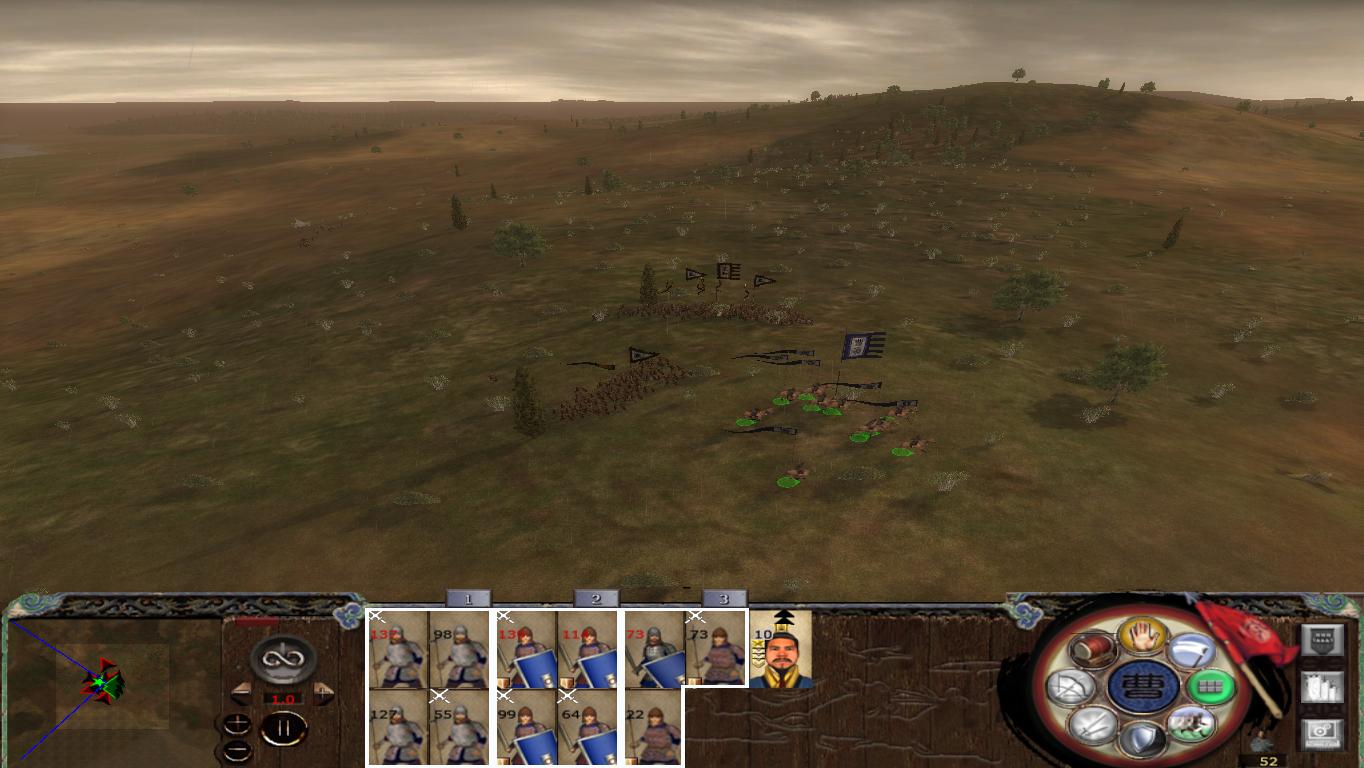
Task: Toggle unlimited time with the infinity symbol
Action: [281, 659]
